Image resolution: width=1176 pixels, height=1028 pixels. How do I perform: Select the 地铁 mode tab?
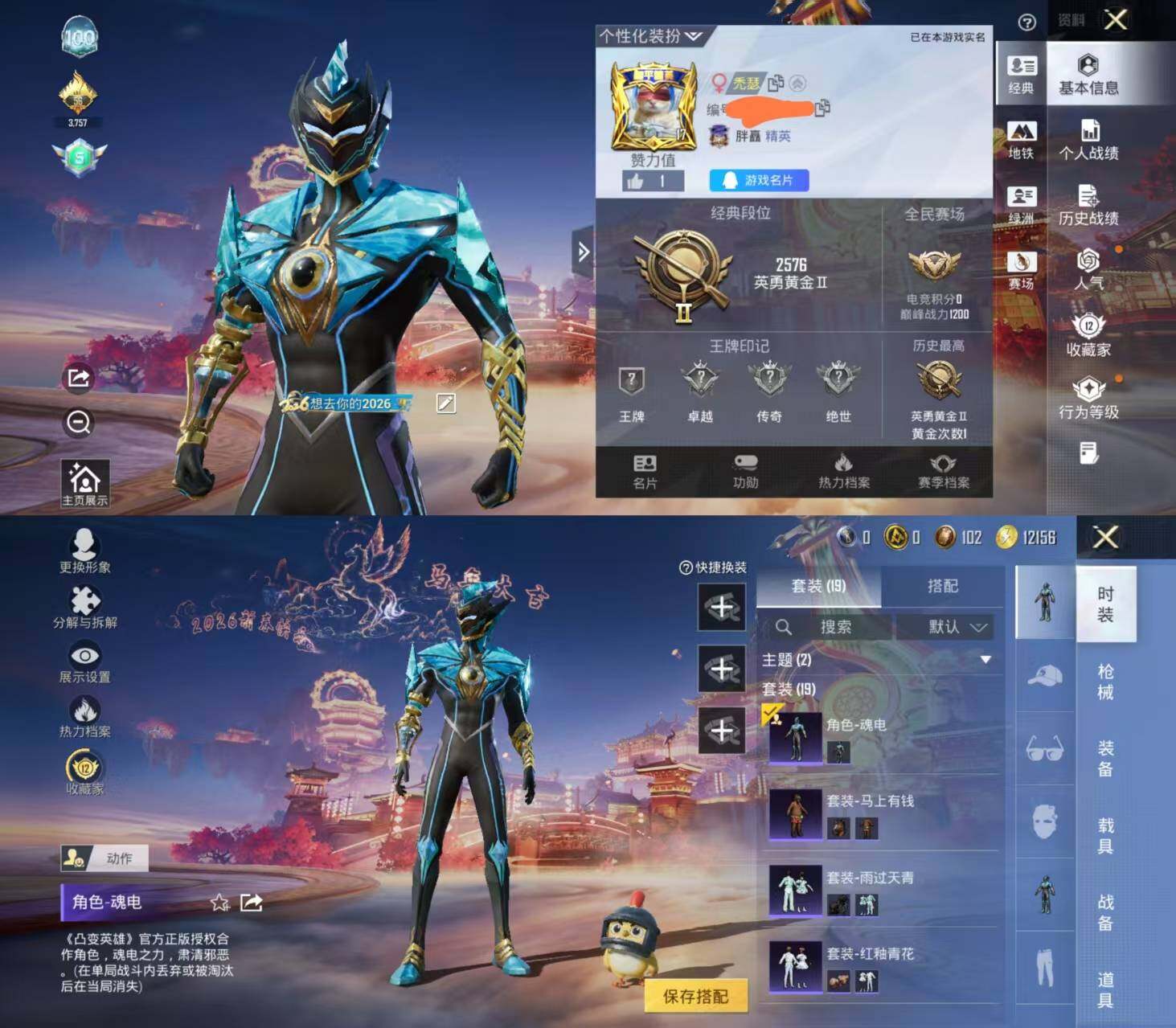[1021, 140]
